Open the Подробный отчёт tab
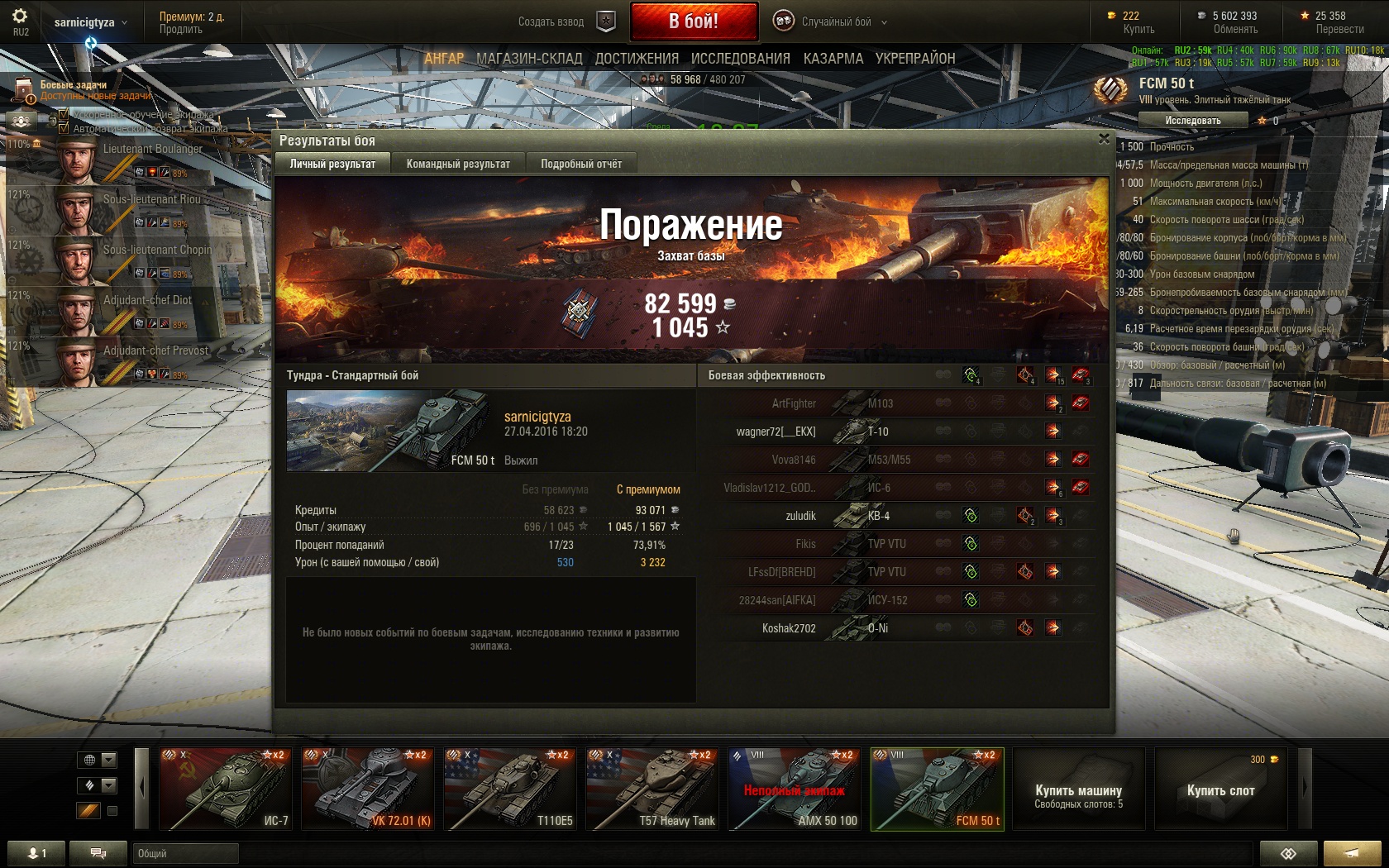This screenshot has width=1389, height=868. tap(581, 164)
